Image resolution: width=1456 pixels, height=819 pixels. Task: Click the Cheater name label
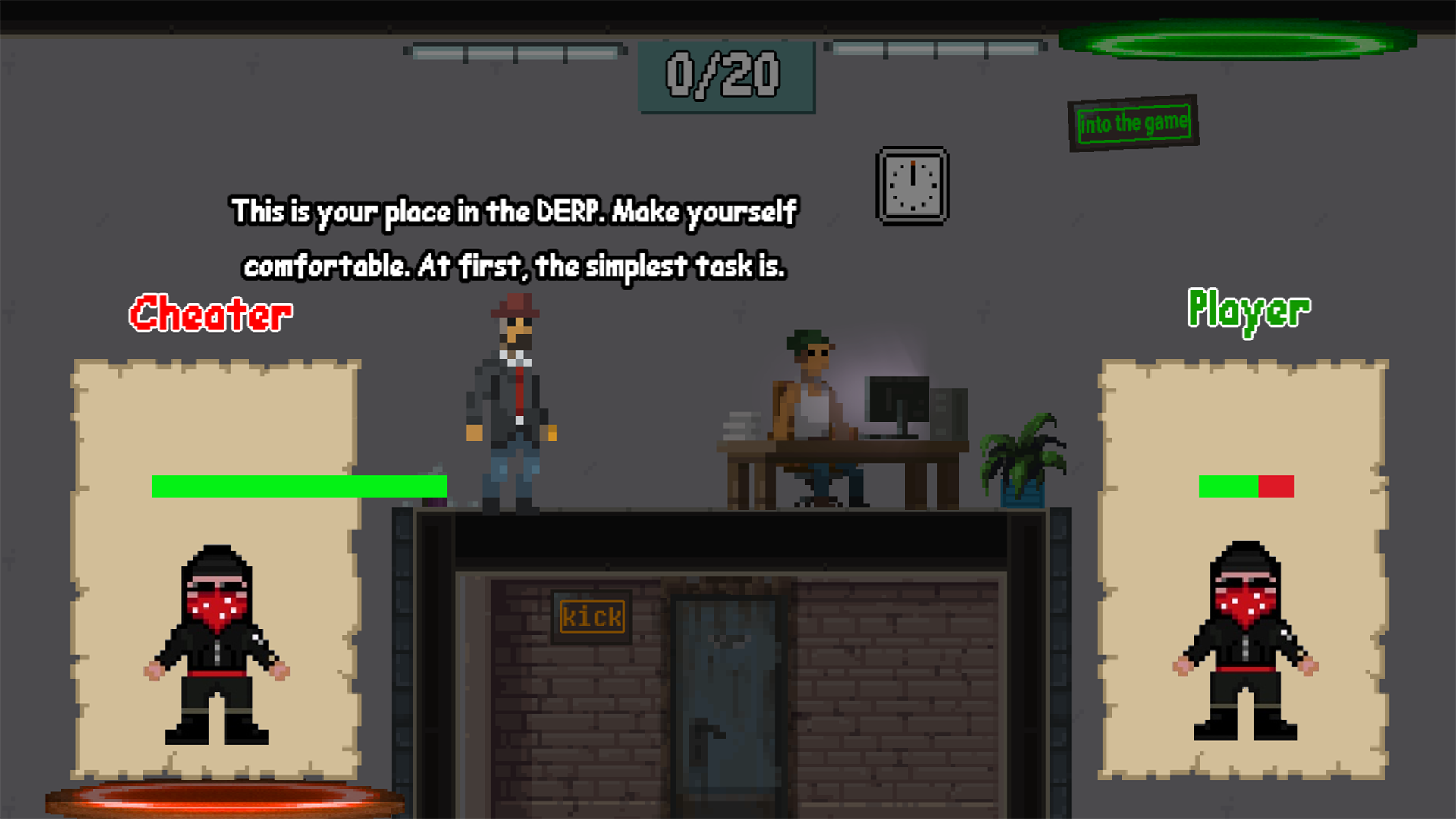[210, 313]
